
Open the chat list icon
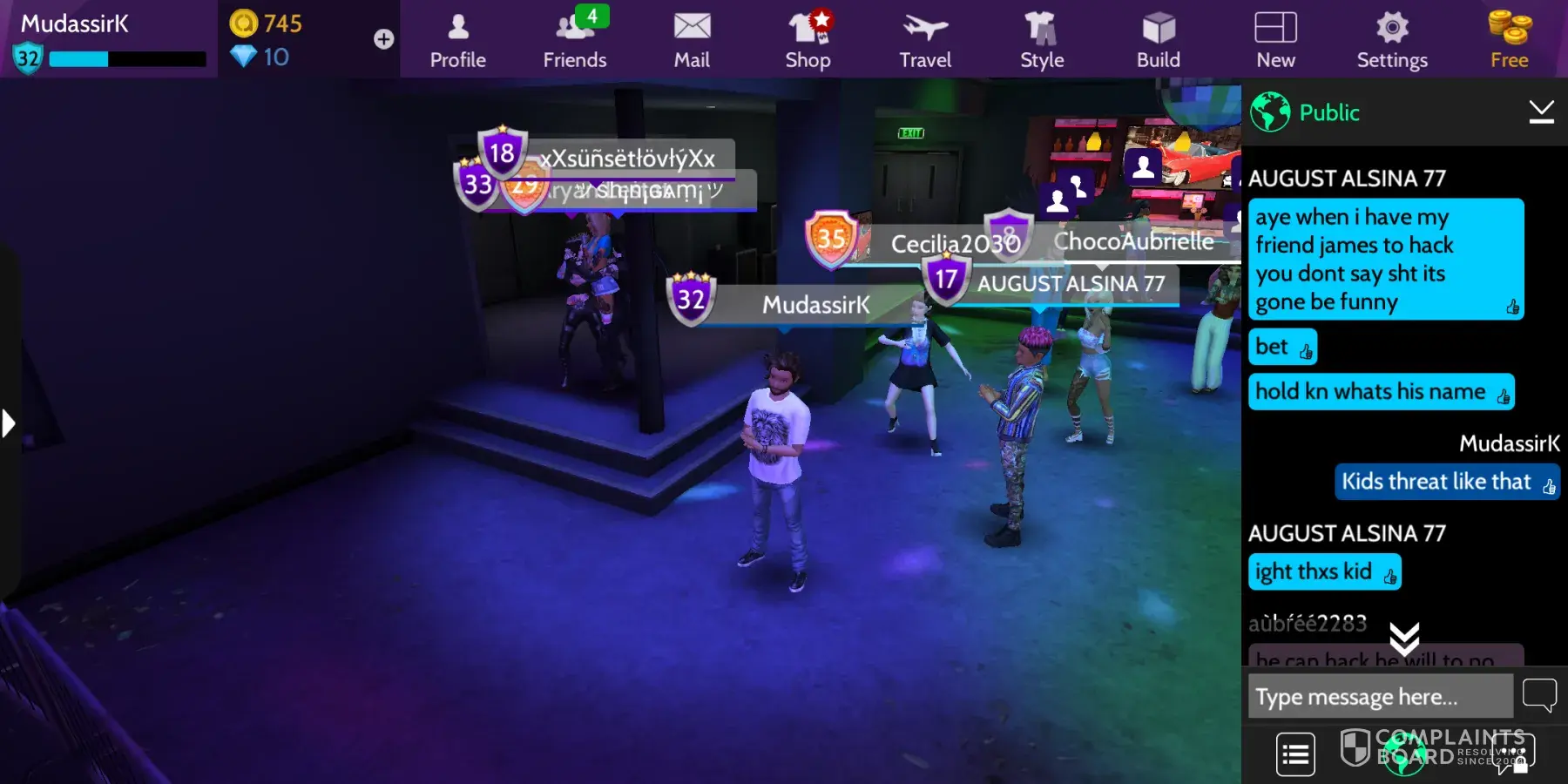[1295, 754]
